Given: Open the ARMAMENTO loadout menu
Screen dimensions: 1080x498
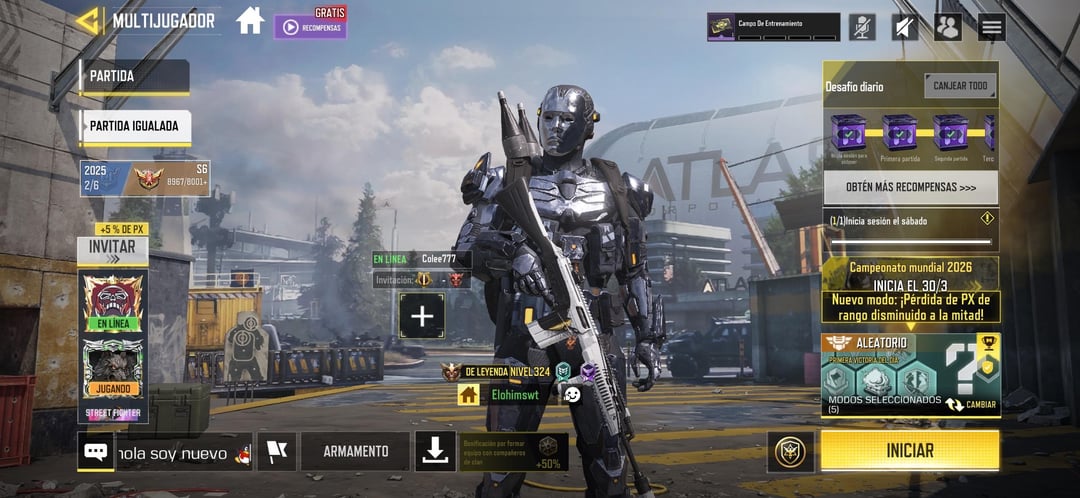Looking at the screenshot, I should tap(355, 451).
